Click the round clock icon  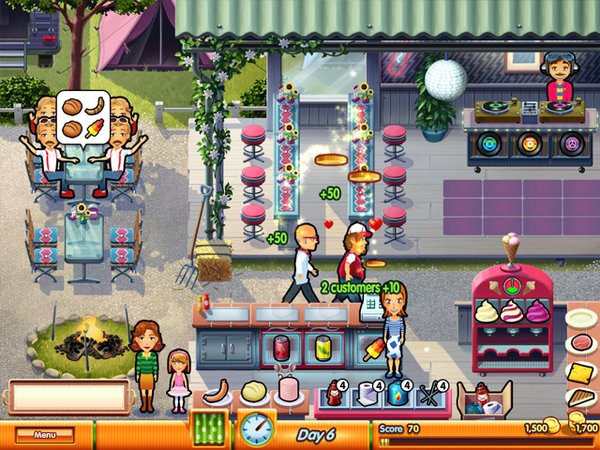coord(257,429)
